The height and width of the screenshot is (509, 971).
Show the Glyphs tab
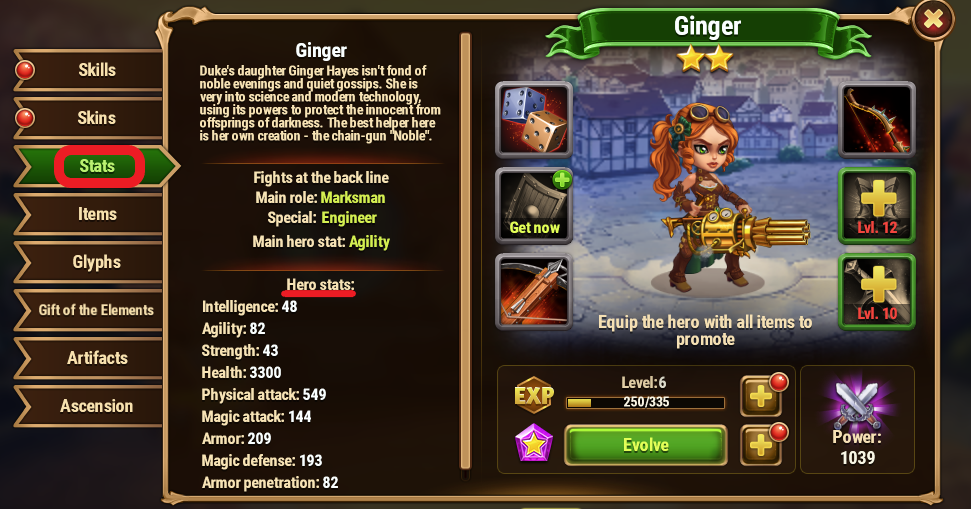tap(96, 262)
